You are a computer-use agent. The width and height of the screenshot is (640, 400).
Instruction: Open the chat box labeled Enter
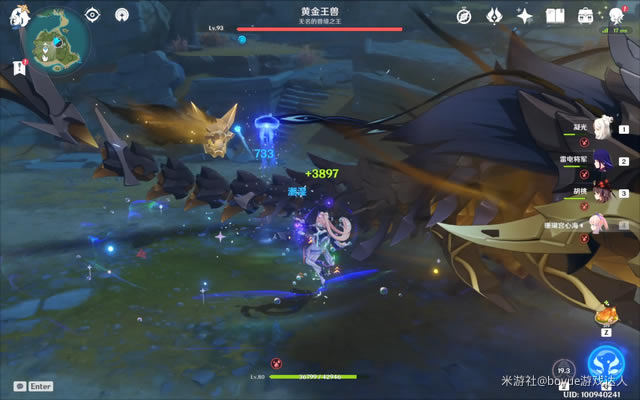tap(33, 386)
